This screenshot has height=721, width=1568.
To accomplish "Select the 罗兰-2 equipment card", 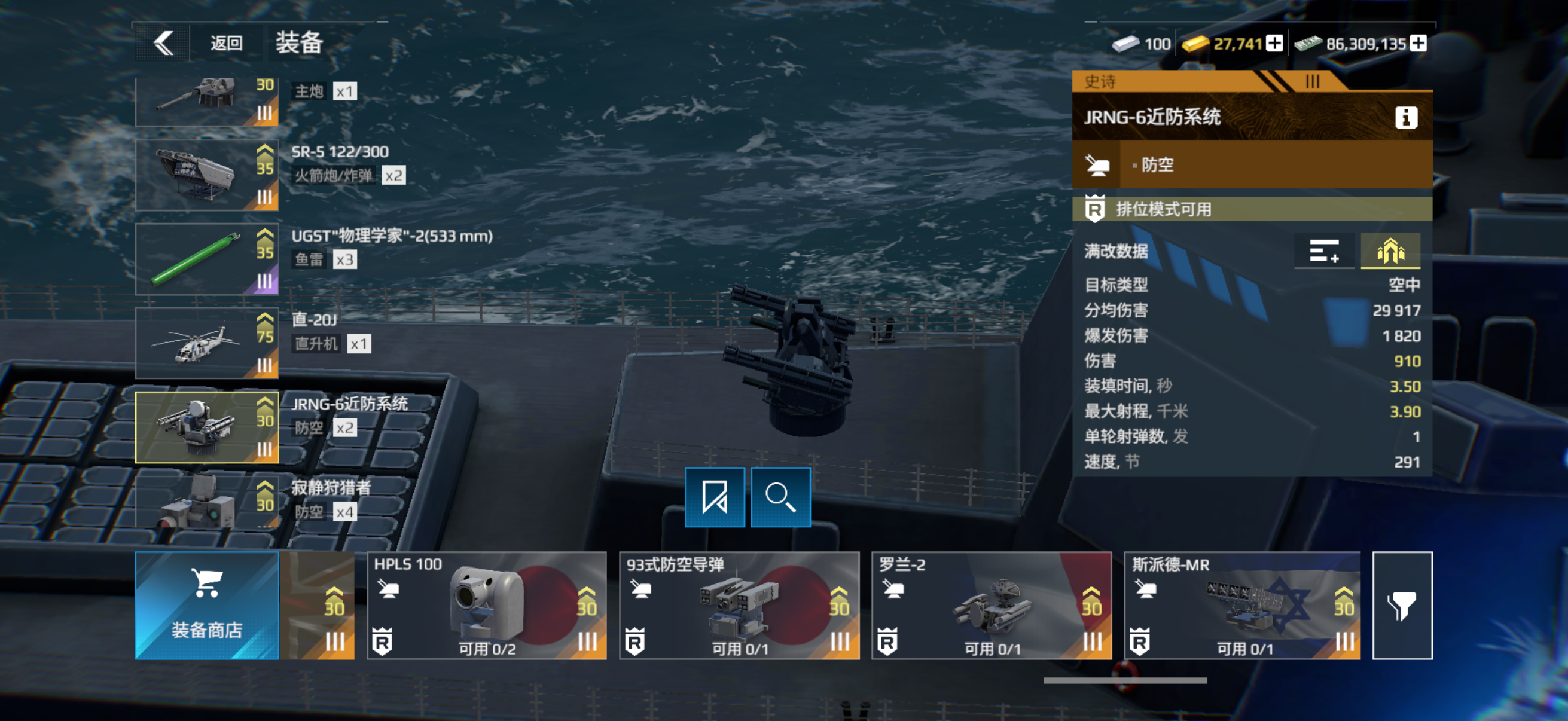I will point(992,606).
